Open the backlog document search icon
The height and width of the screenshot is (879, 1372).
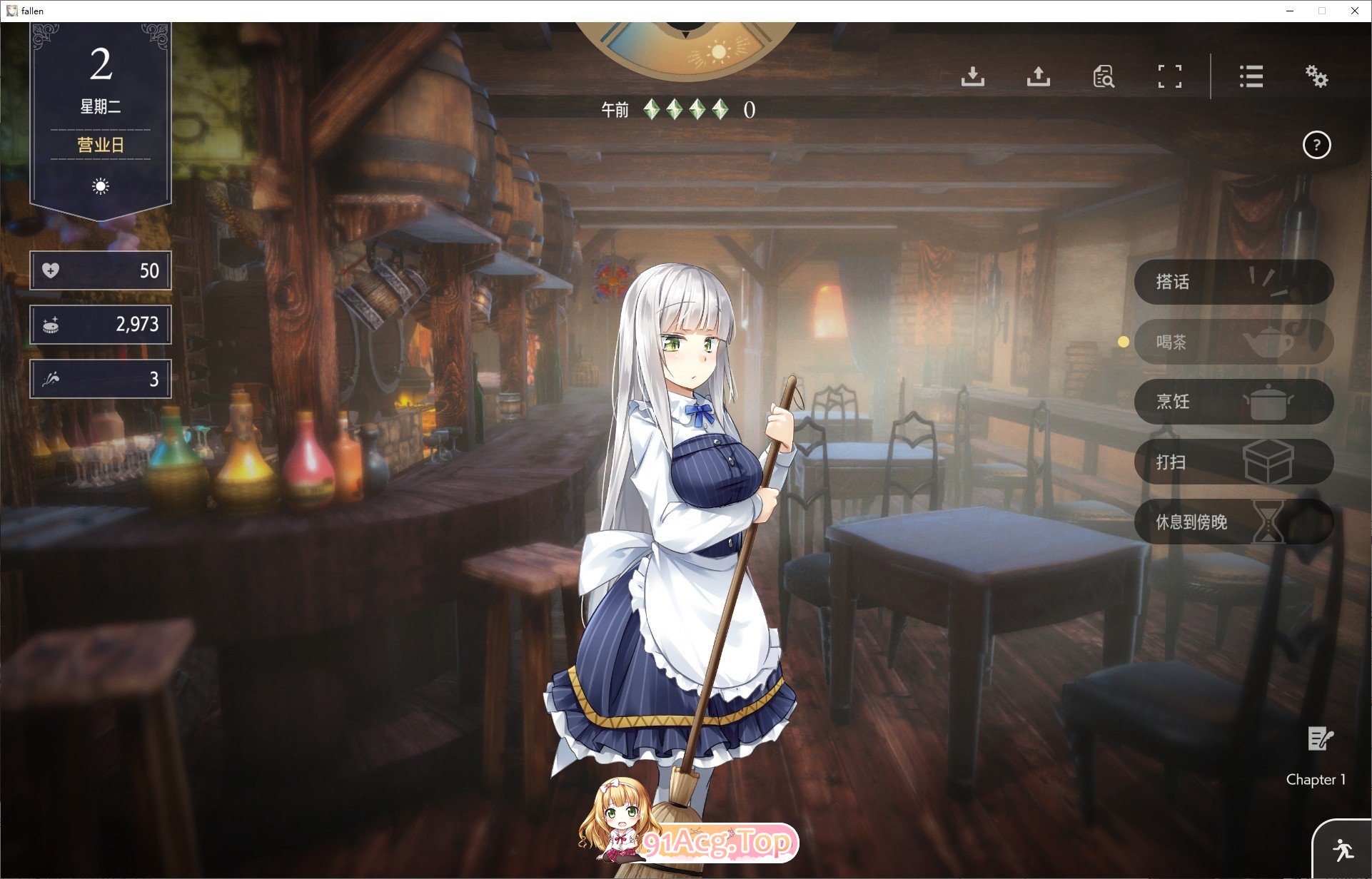(x=1103, y=77)
